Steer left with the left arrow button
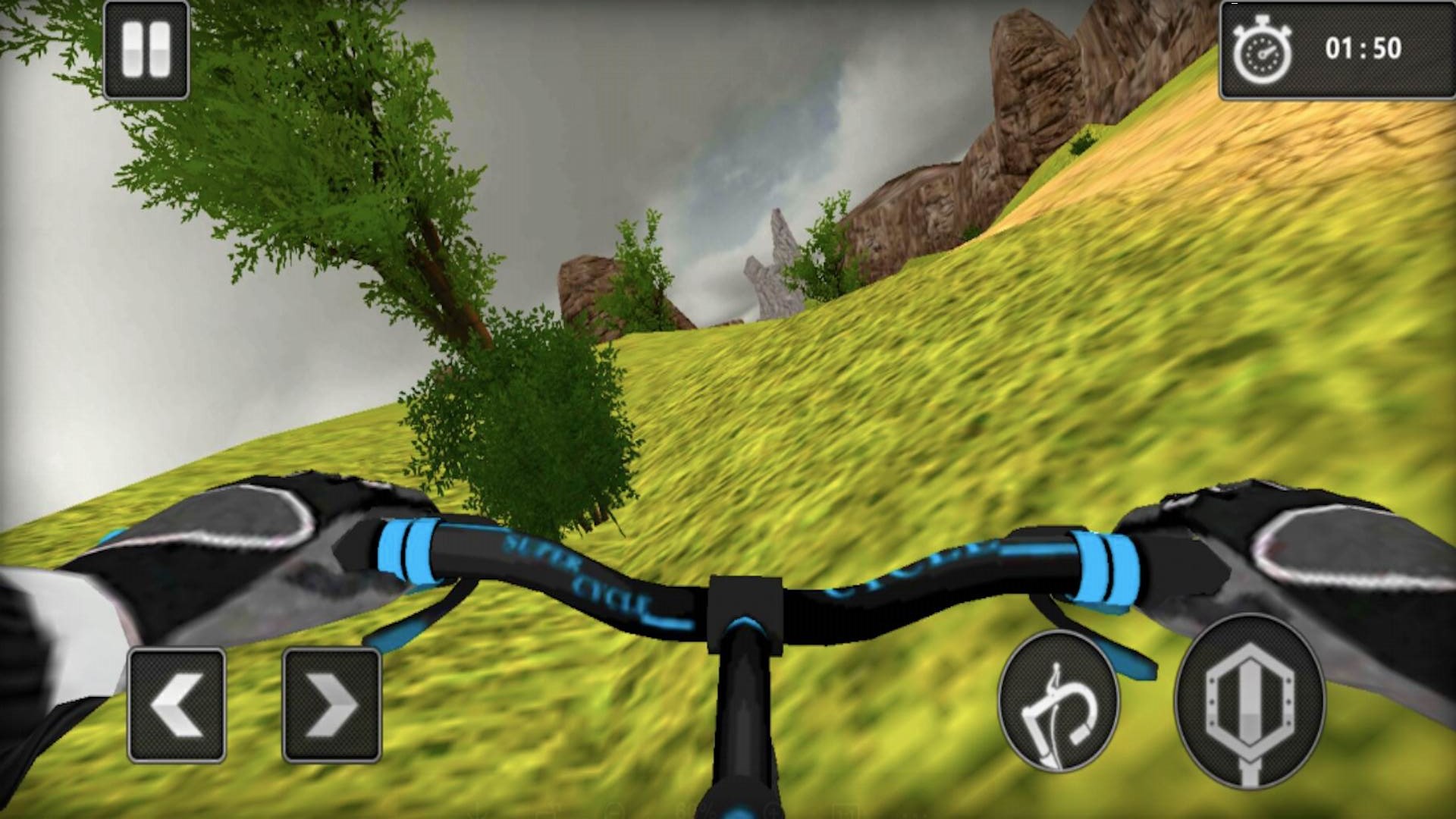Image resolution: width=1456 pixels, height=819 pixels. [177, 705]
